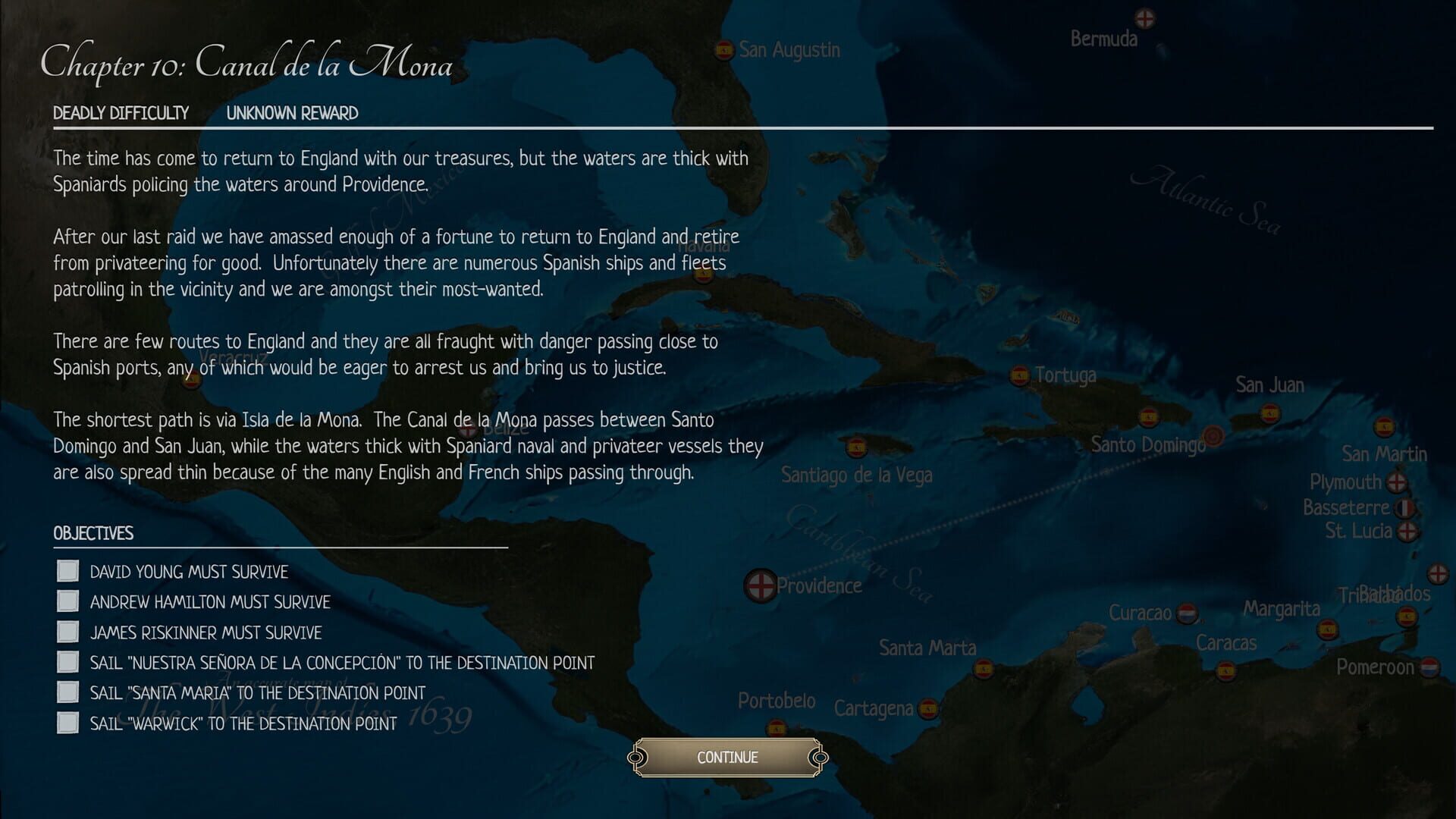Check the Nuestra Señora de la Concepción objective
The width and height of the screenshot is (1456, 819).
click(x=67, y=661)
